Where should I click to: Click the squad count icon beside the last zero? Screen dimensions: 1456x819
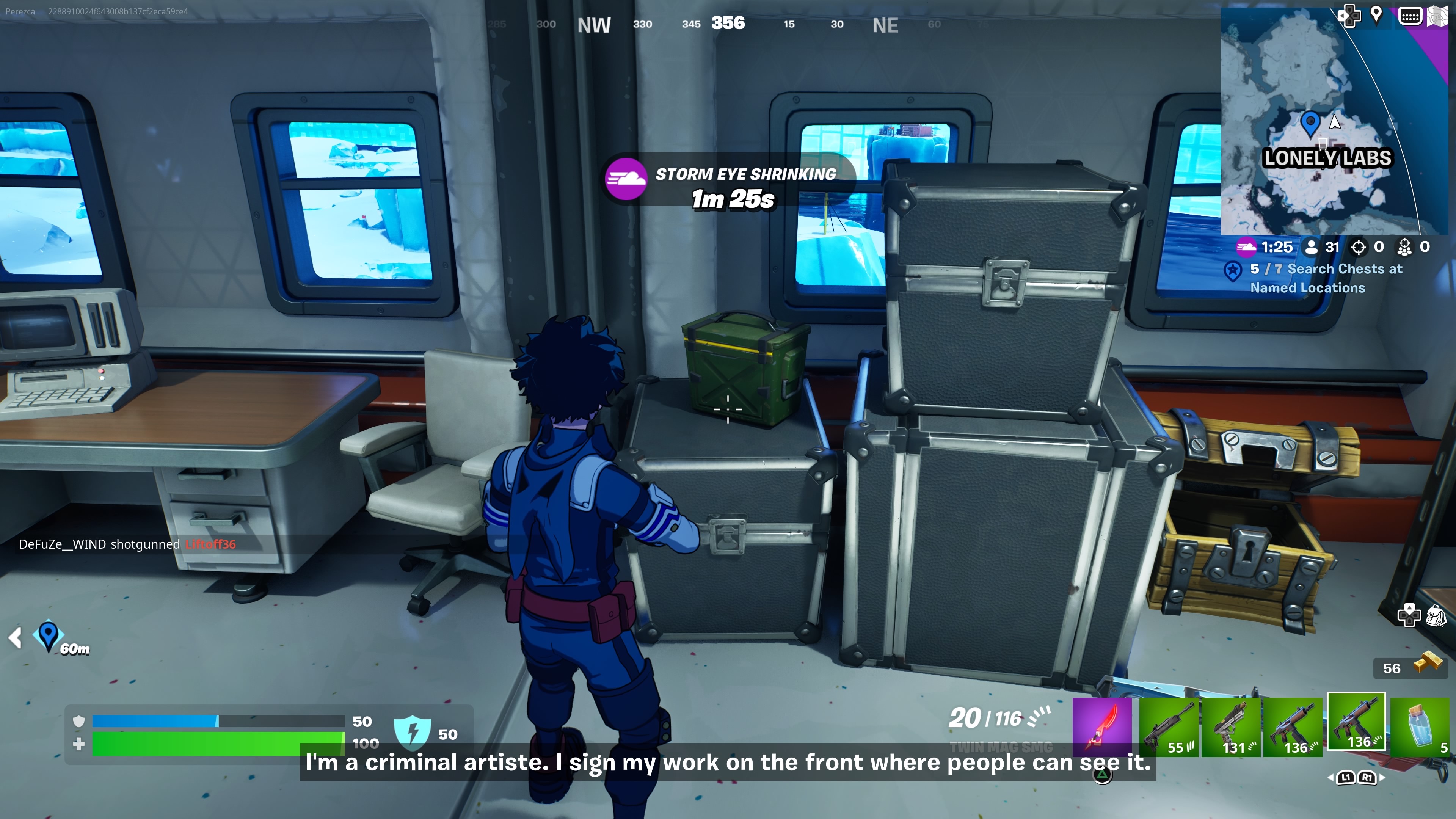click(1405, 247)
